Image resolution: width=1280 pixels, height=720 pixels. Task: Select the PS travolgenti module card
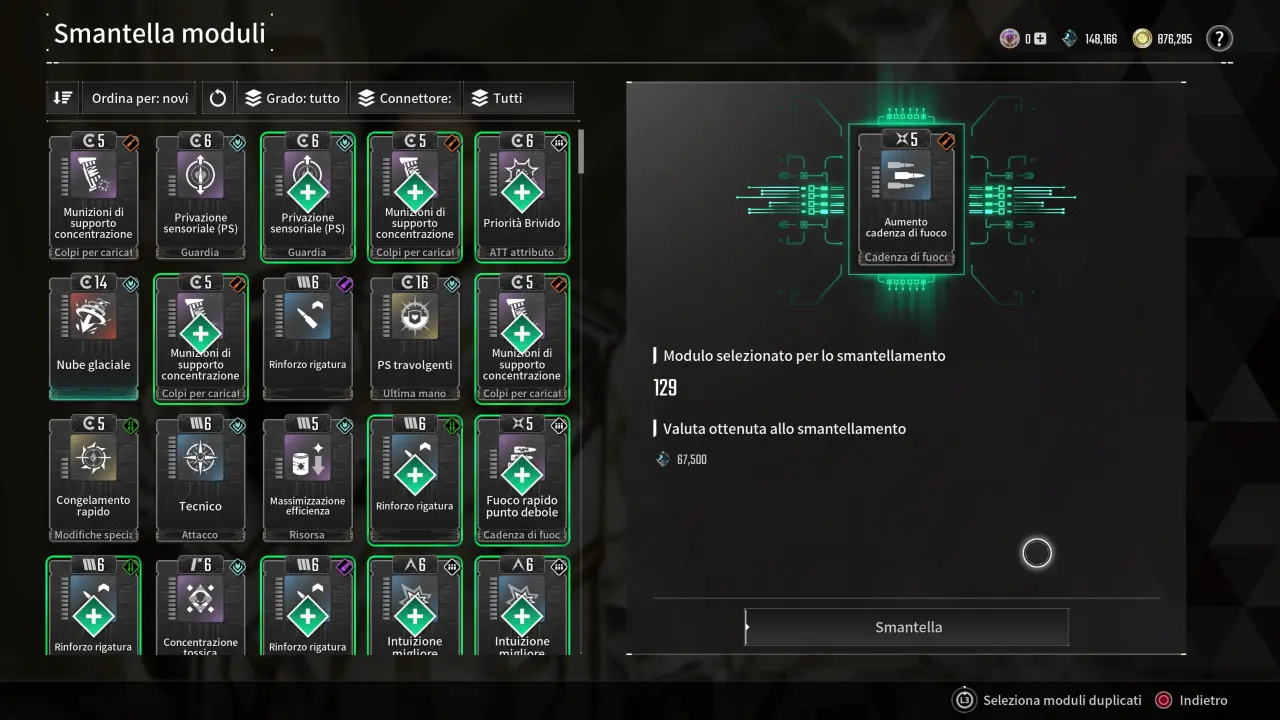coord(415,339)
